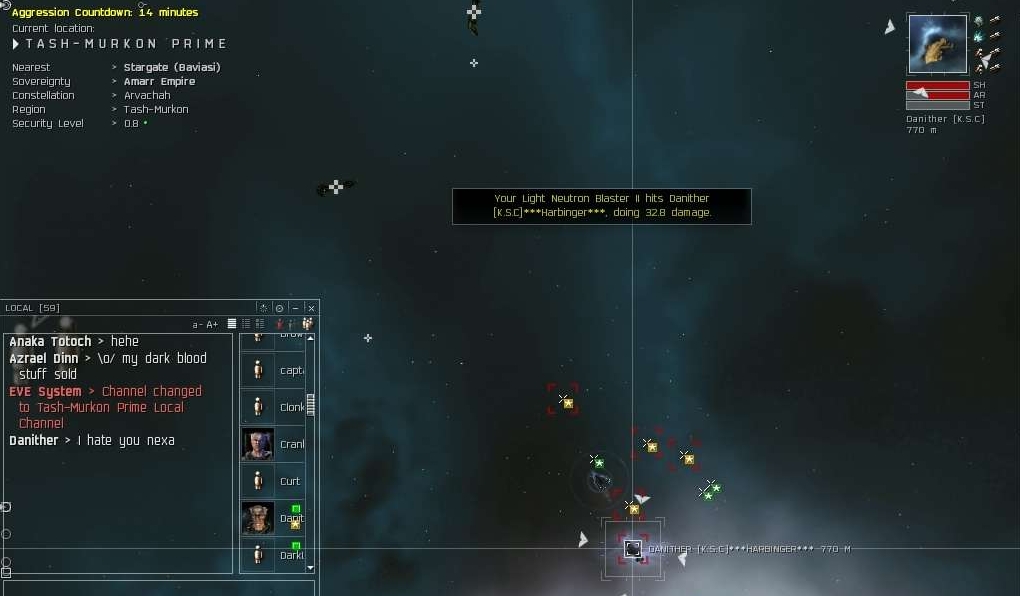The image size is (1020, 596).
Task: Open the Local channel settings icon
Action: [279, 308]
